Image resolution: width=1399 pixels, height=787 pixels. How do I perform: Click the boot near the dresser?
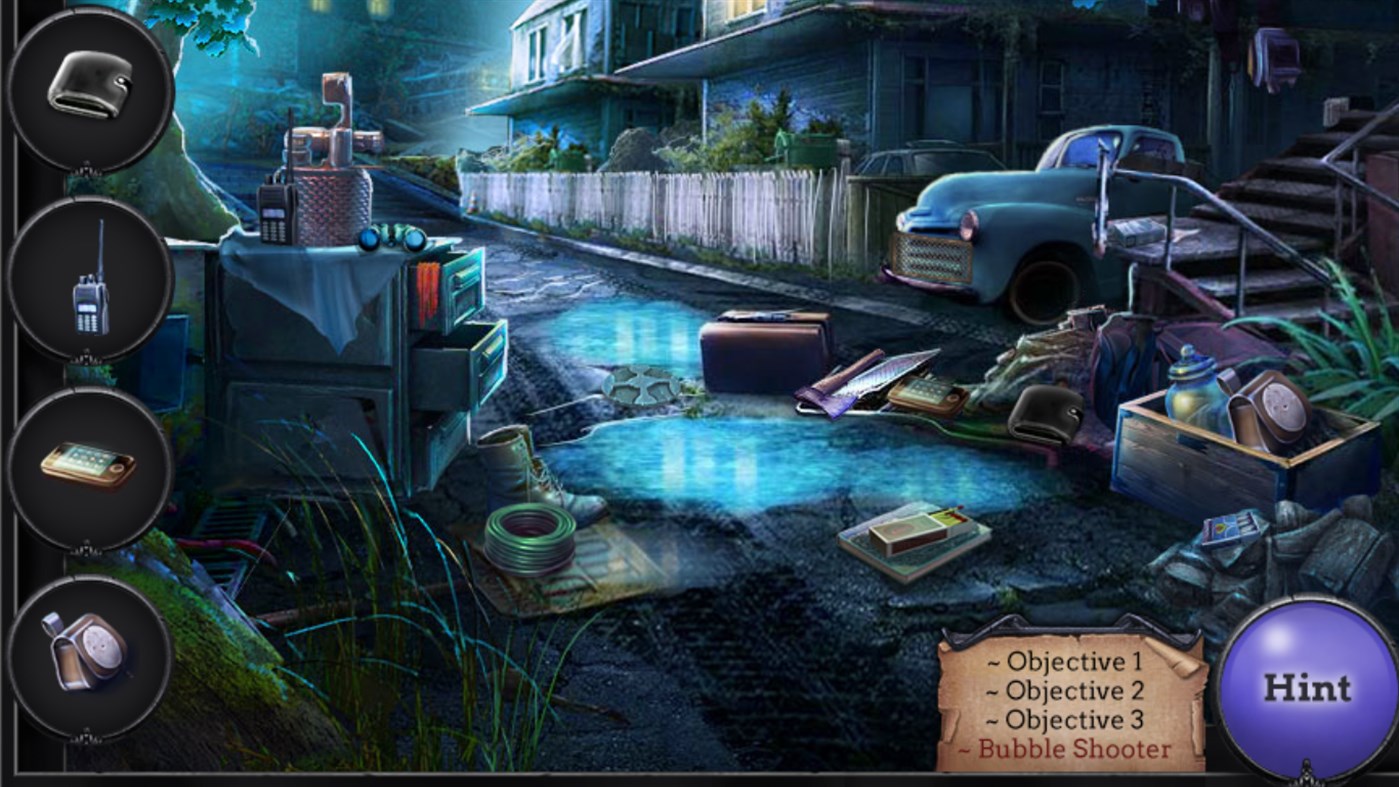point(520,470)
